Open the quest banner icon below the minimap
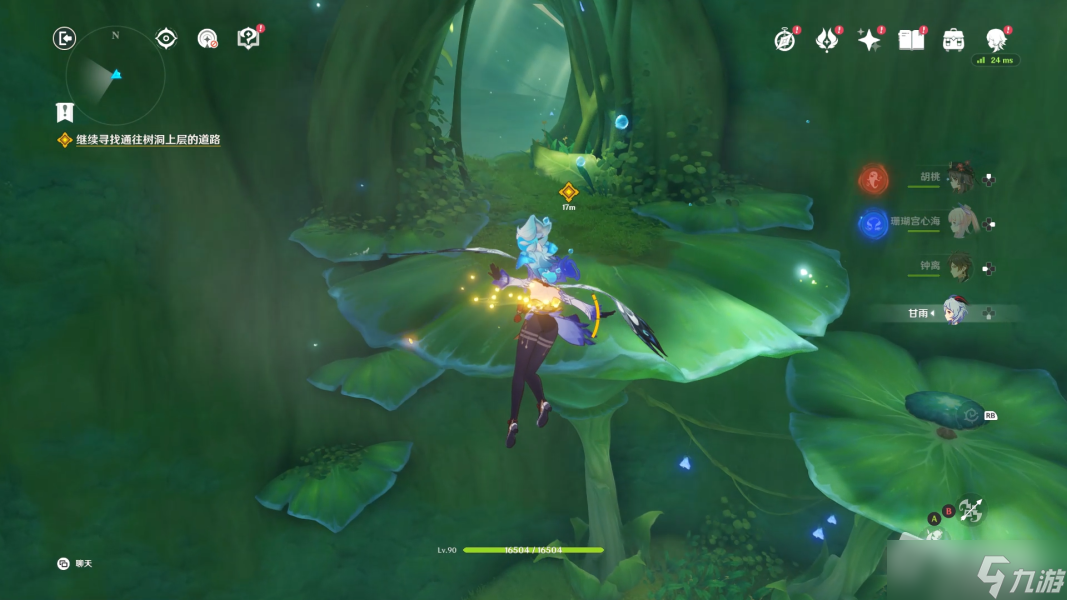1067x600 pixels. pos(65,112)
